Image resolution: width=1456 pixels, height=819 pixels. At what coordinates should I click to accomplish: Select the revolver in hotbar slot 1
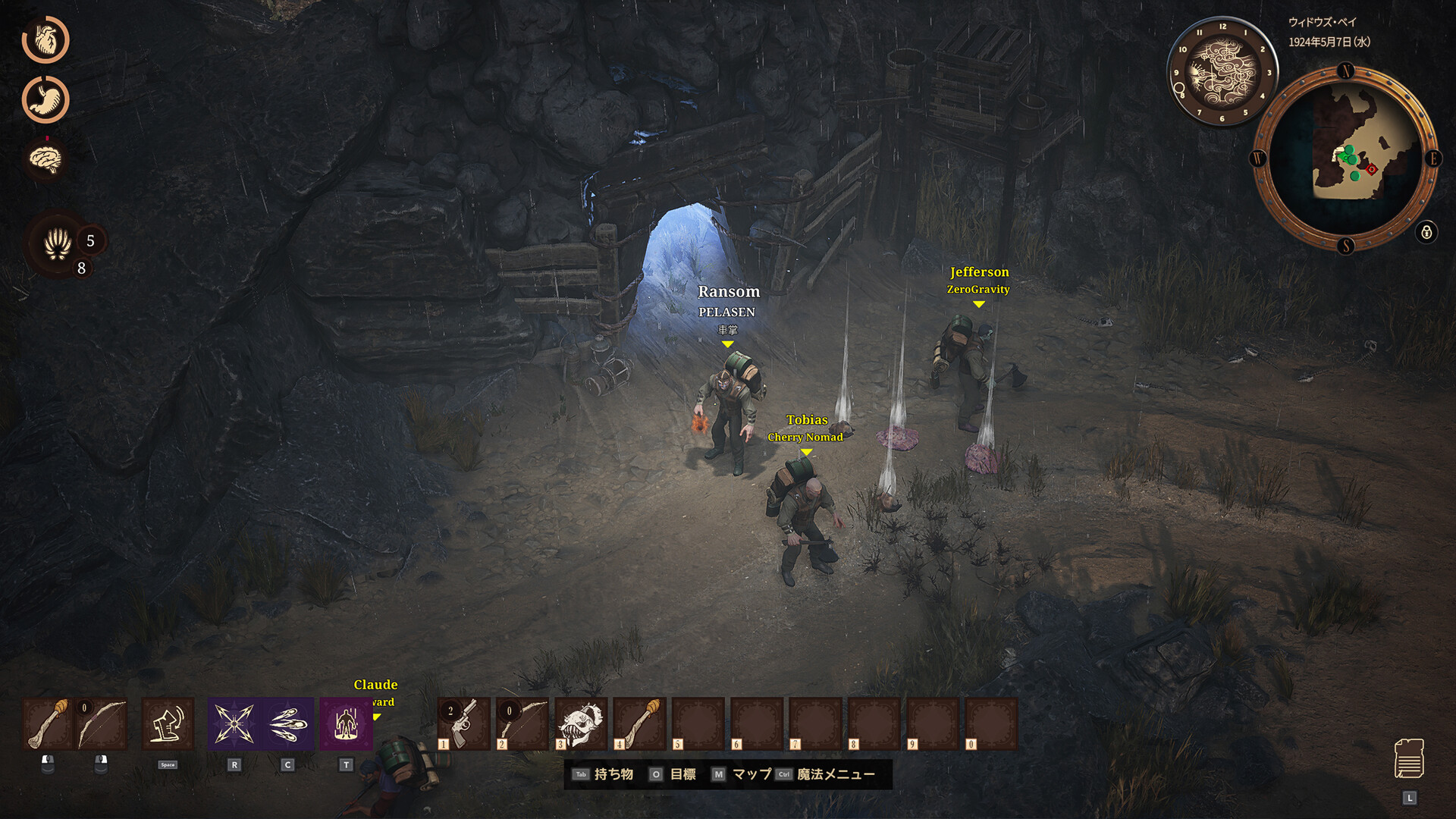(464, 724)
